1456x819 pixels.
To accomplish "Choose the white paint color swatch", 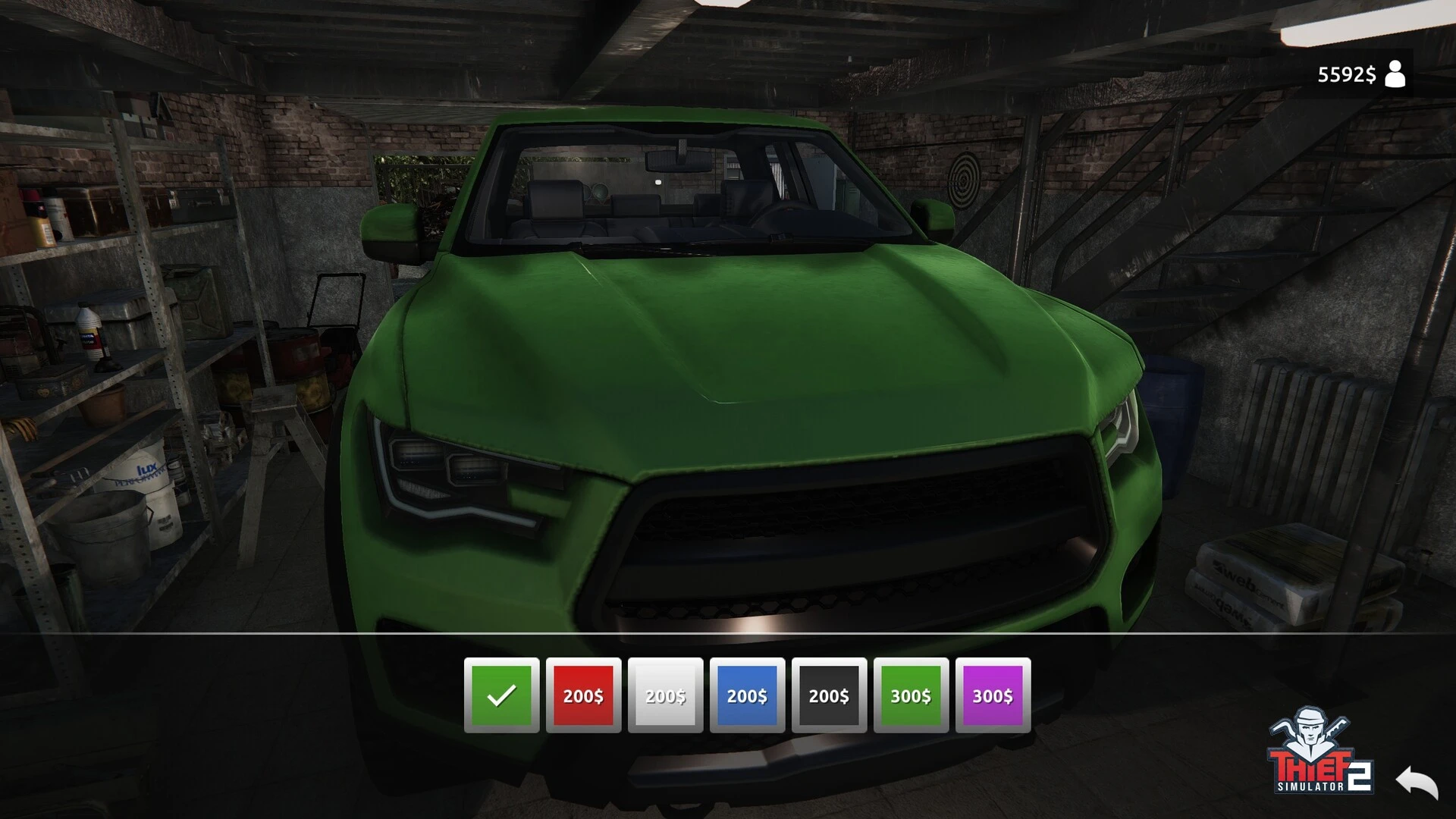I will coord(665,695).
